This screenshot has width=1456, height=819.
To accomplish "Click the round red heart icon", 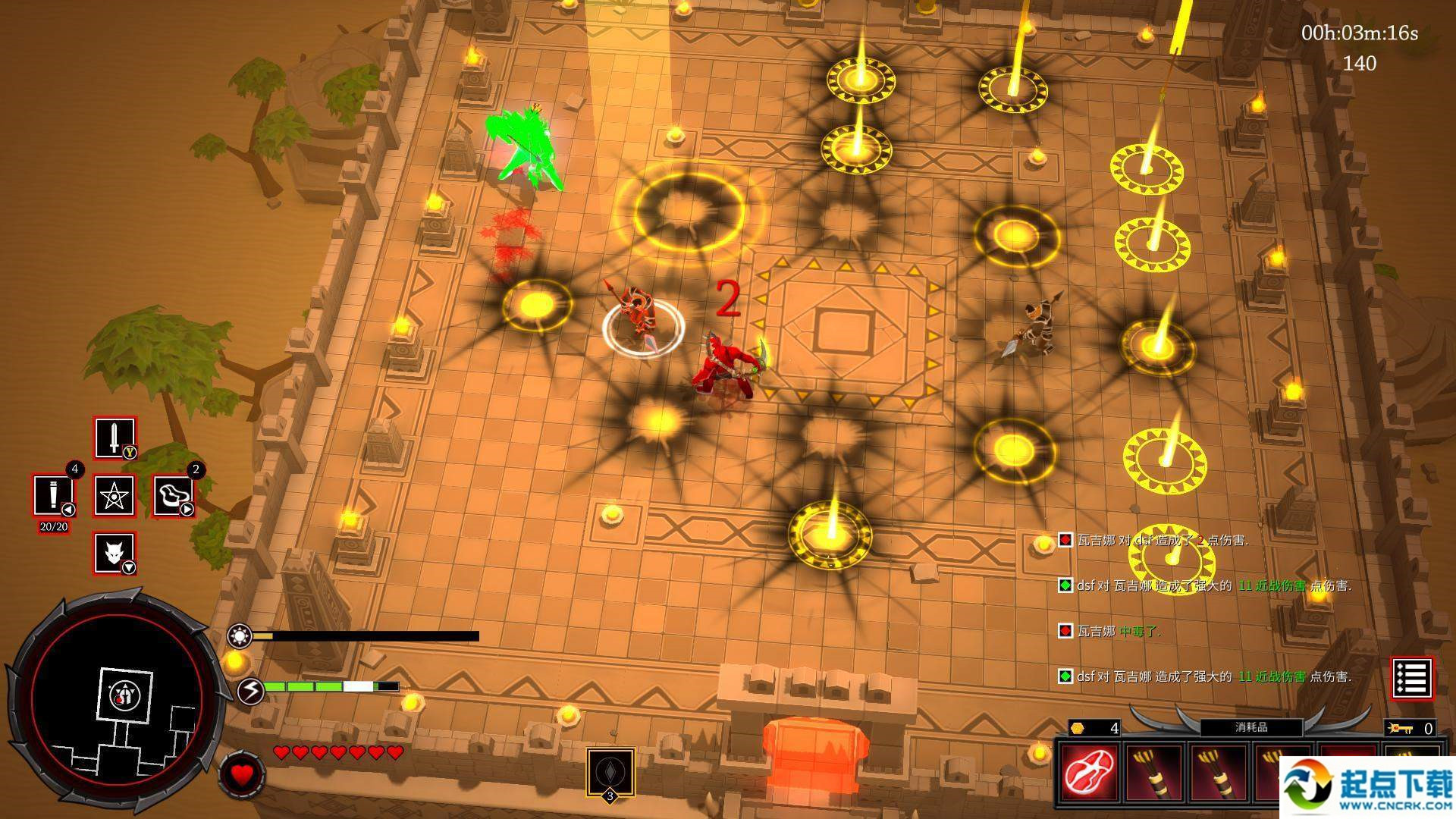I will pyautogui.click(x=242, y=775).
